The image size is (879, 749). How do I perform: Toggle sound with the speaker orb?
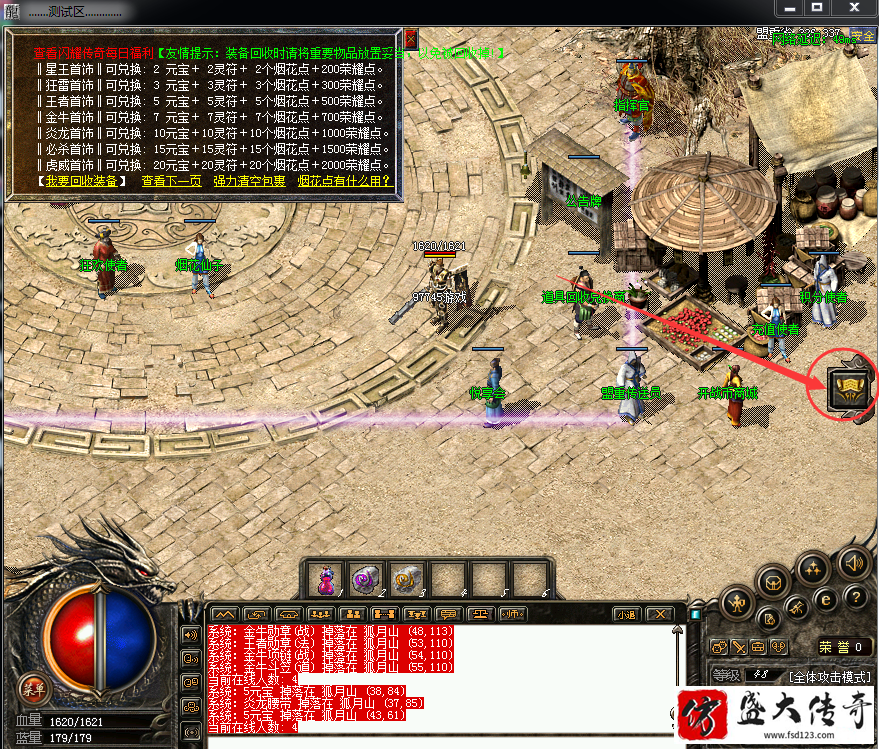853,562
